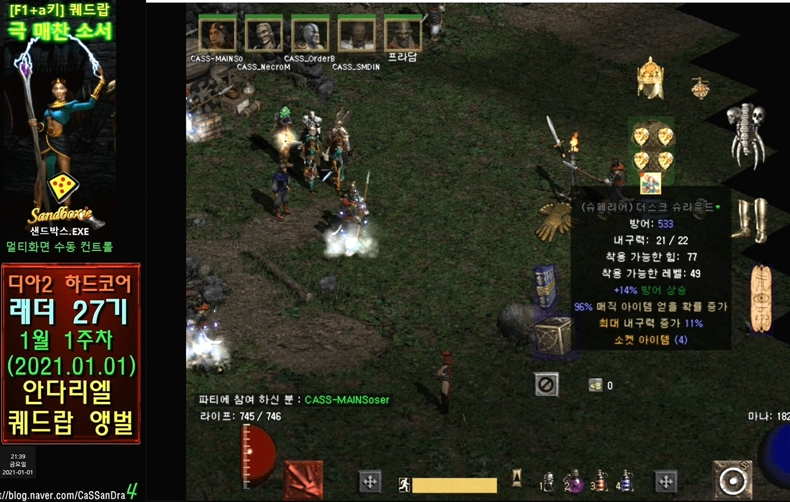The height and width of the screenshot is (502, 790).
Task: Open the Horadric Cube
Action: click(551, 336)
